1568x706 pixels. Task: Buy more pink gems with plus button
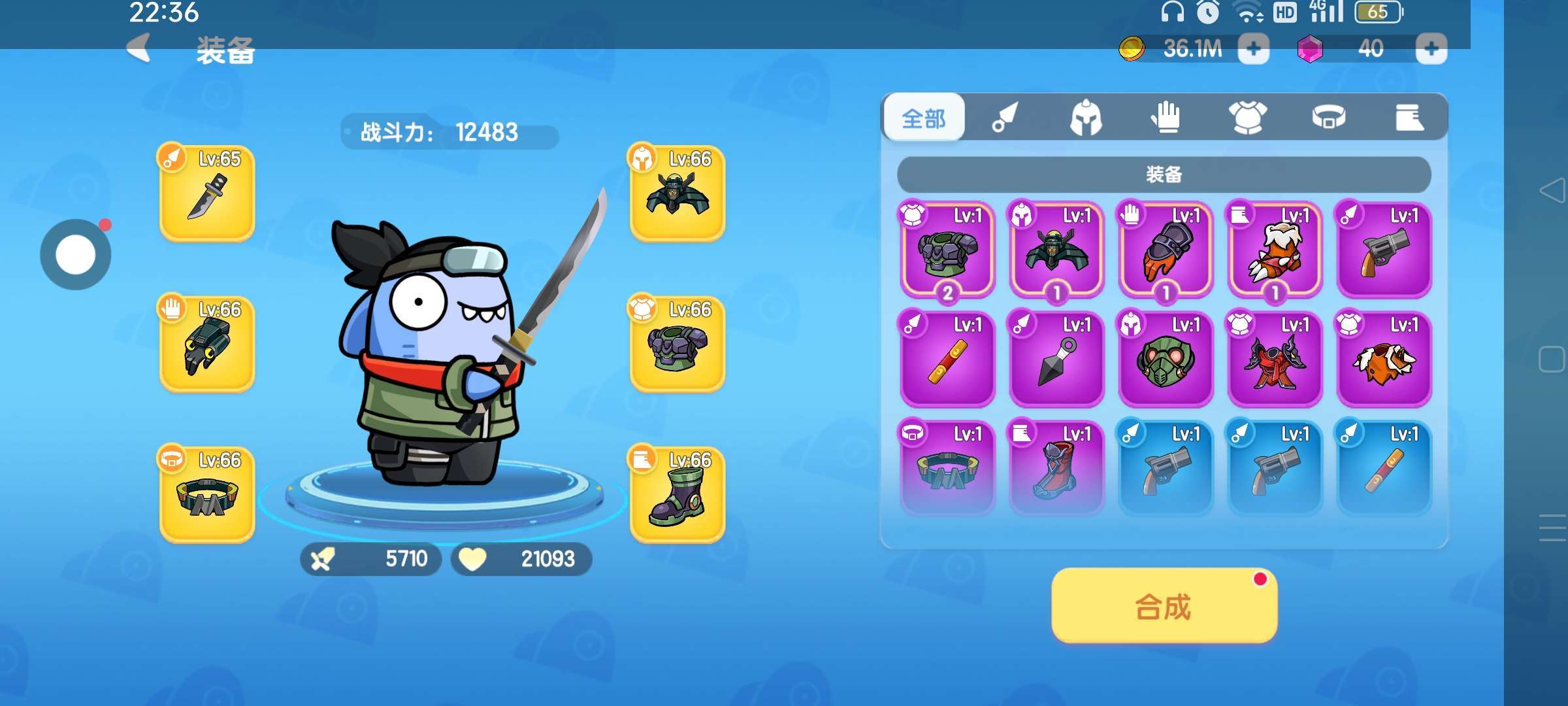1431,49
